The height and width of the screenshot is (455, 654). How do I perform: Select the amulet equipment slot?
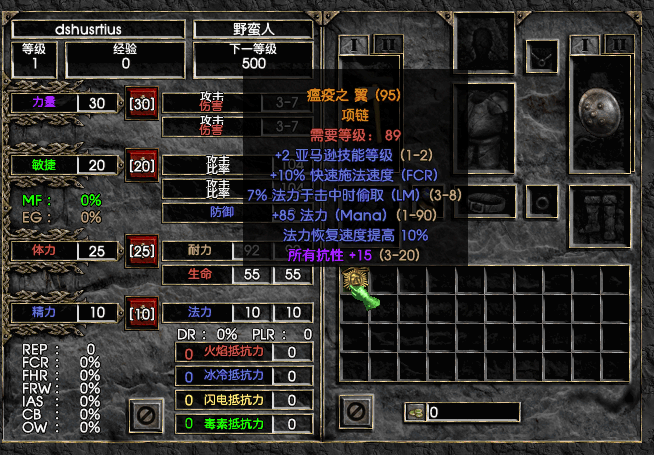pos(542,56)
